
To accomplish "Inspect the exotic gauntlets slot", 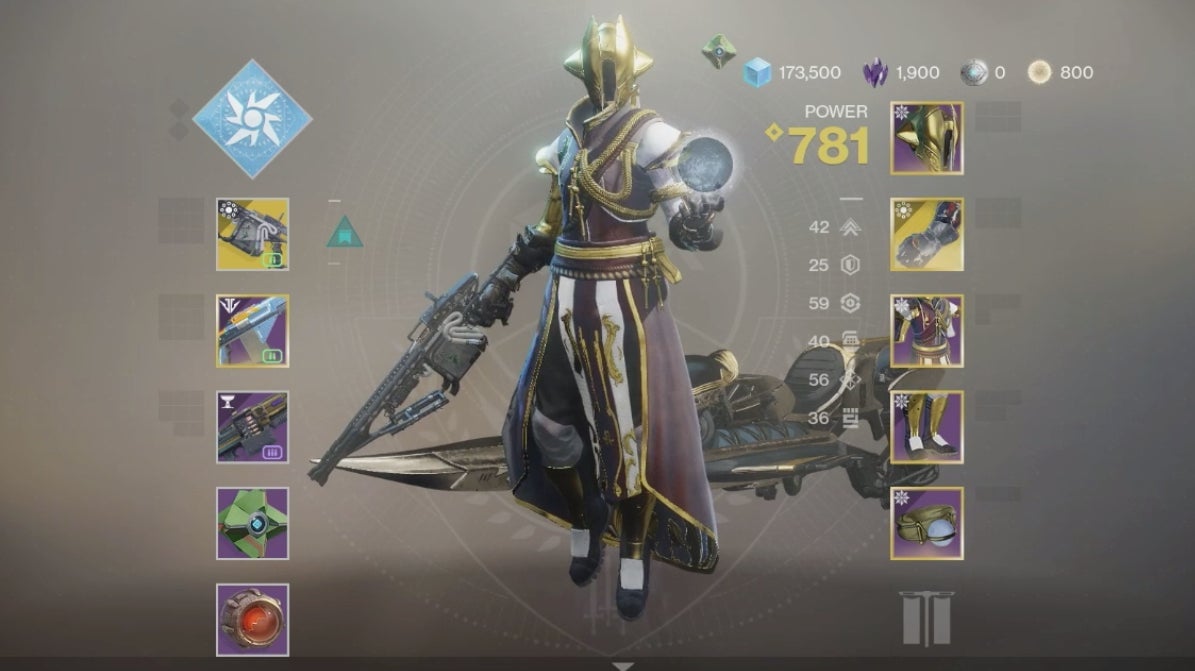I will (x=927, y=234).
